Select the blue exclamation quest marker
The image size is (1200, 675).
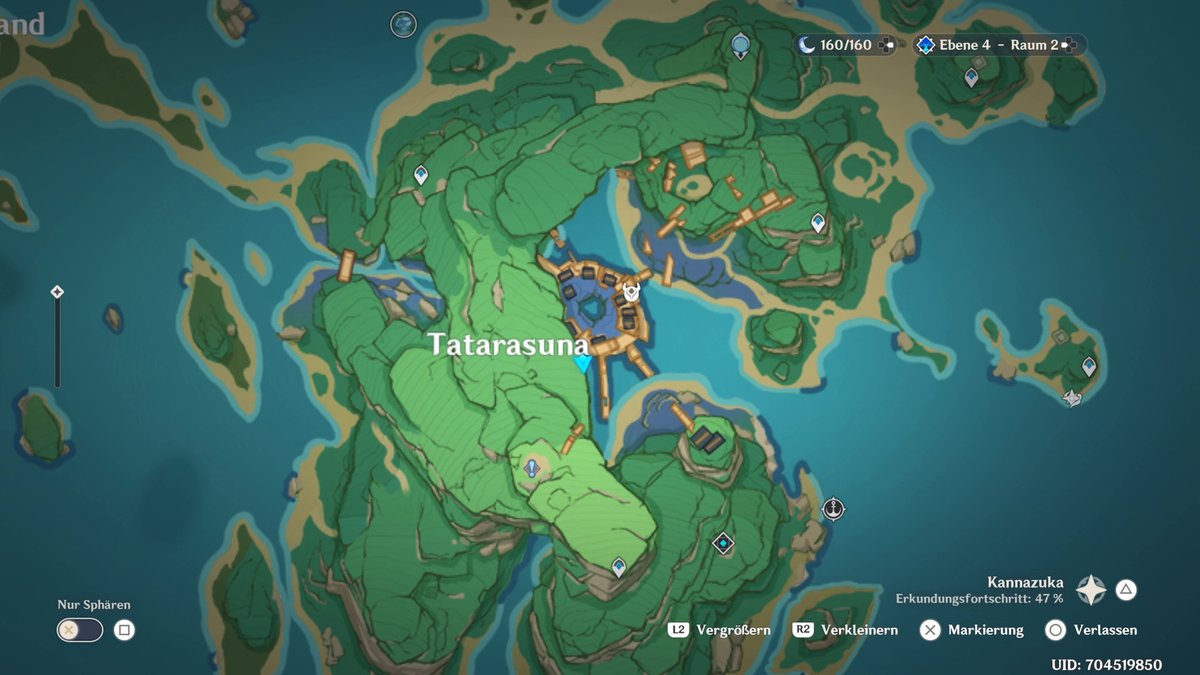tap(532, 467)
